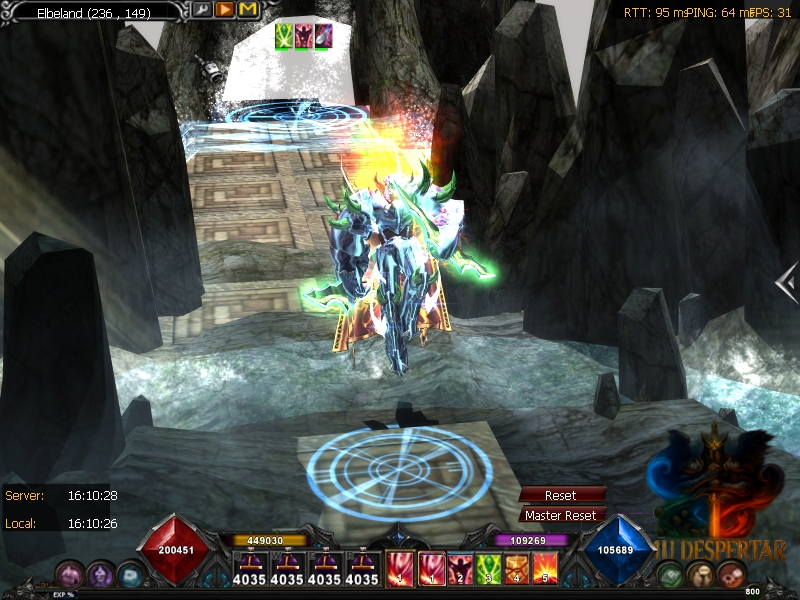Activate the skill in hotbar slot 2
Viewport: 800px width, 600px height.
pyautogui.click(x=460, y=570)
